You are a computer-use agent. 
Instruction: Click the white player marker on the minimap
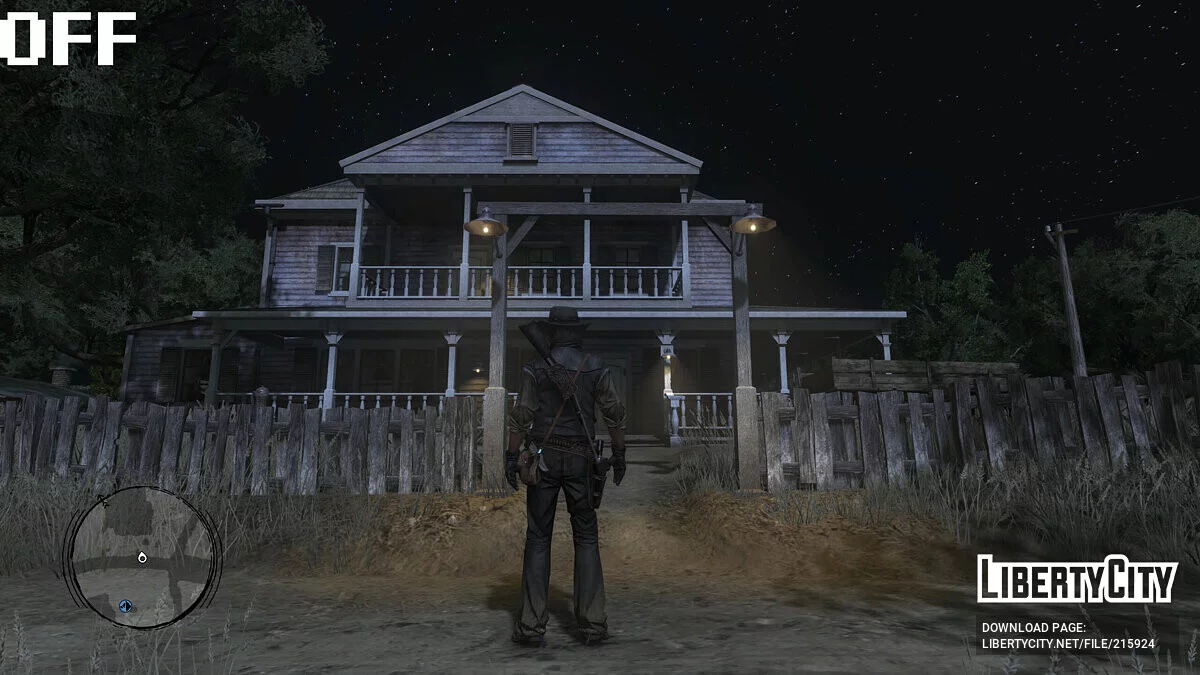point(142,557)
